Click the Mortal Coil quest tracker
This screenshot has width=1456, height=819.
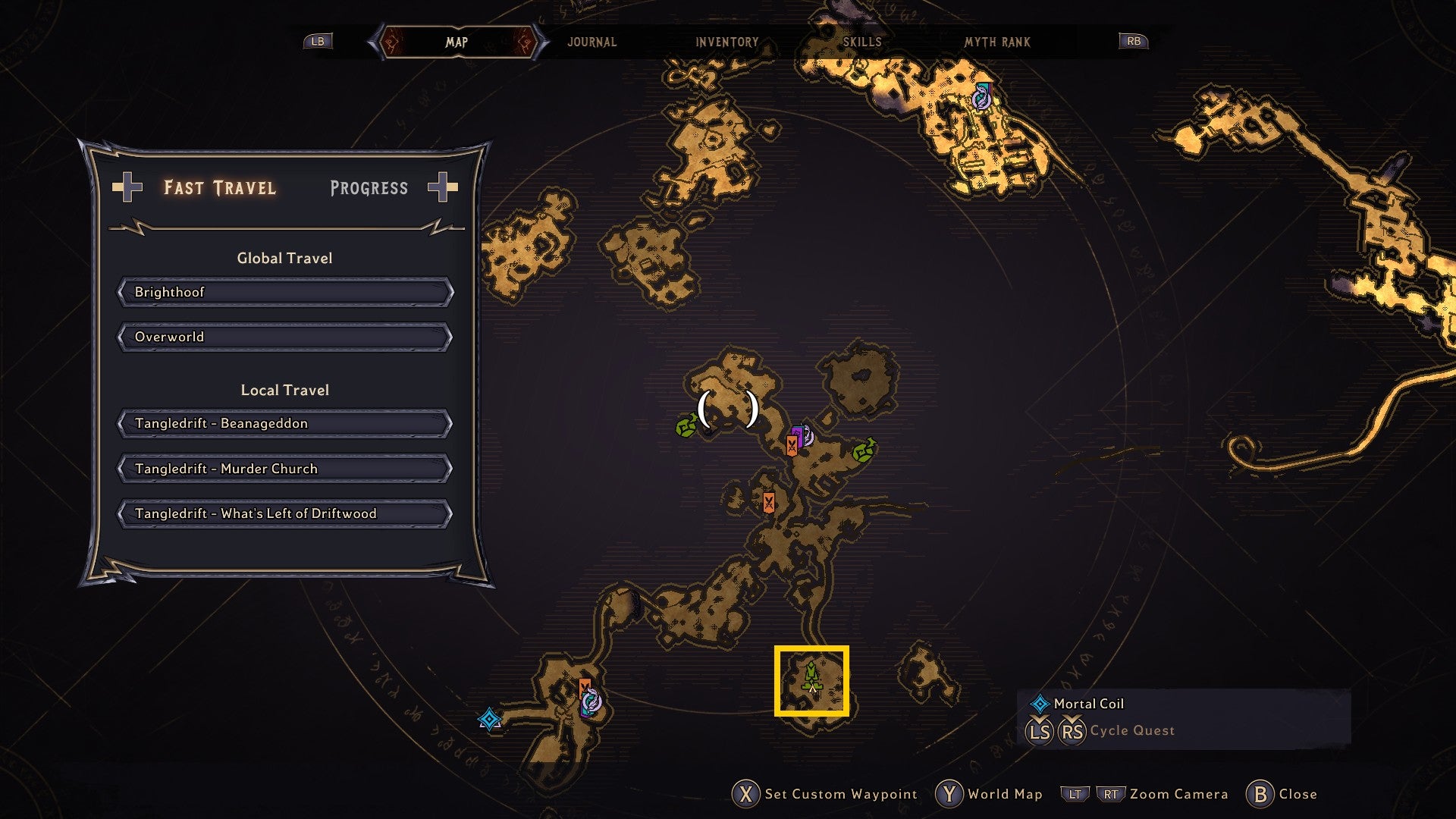pos(1088,704)
